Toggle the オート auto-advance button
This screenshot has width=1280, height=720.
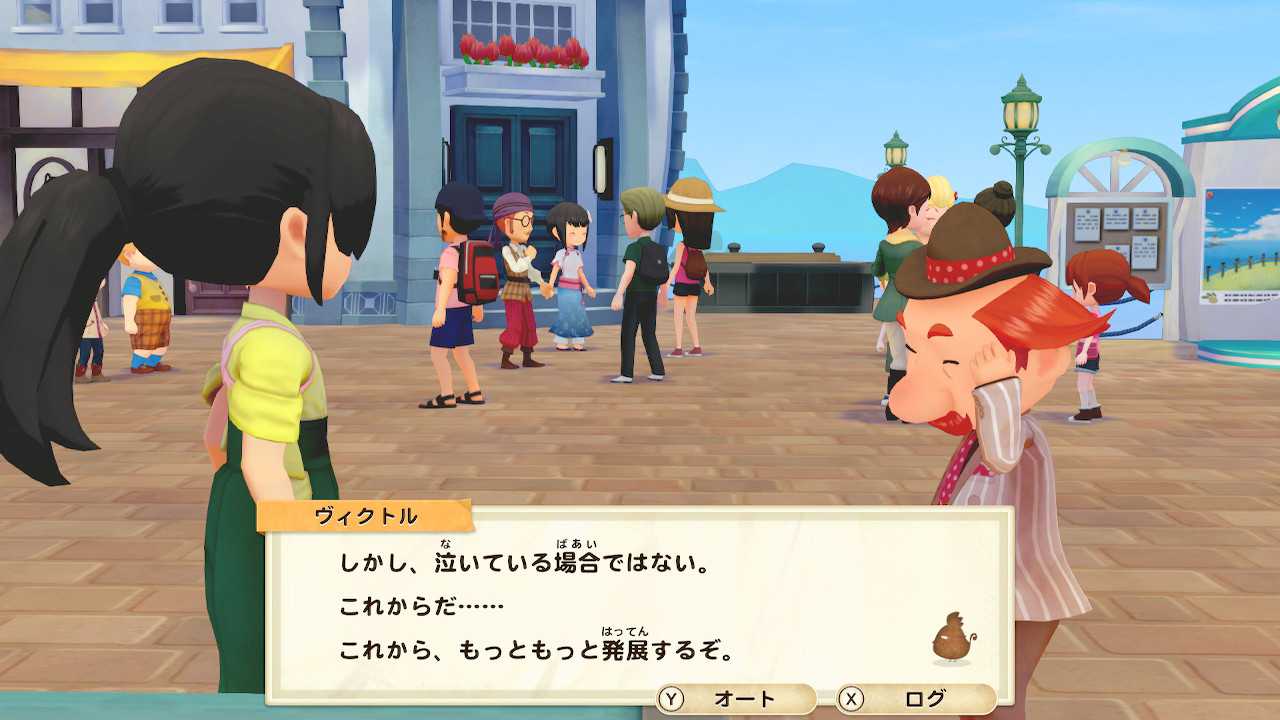(735, 699)
